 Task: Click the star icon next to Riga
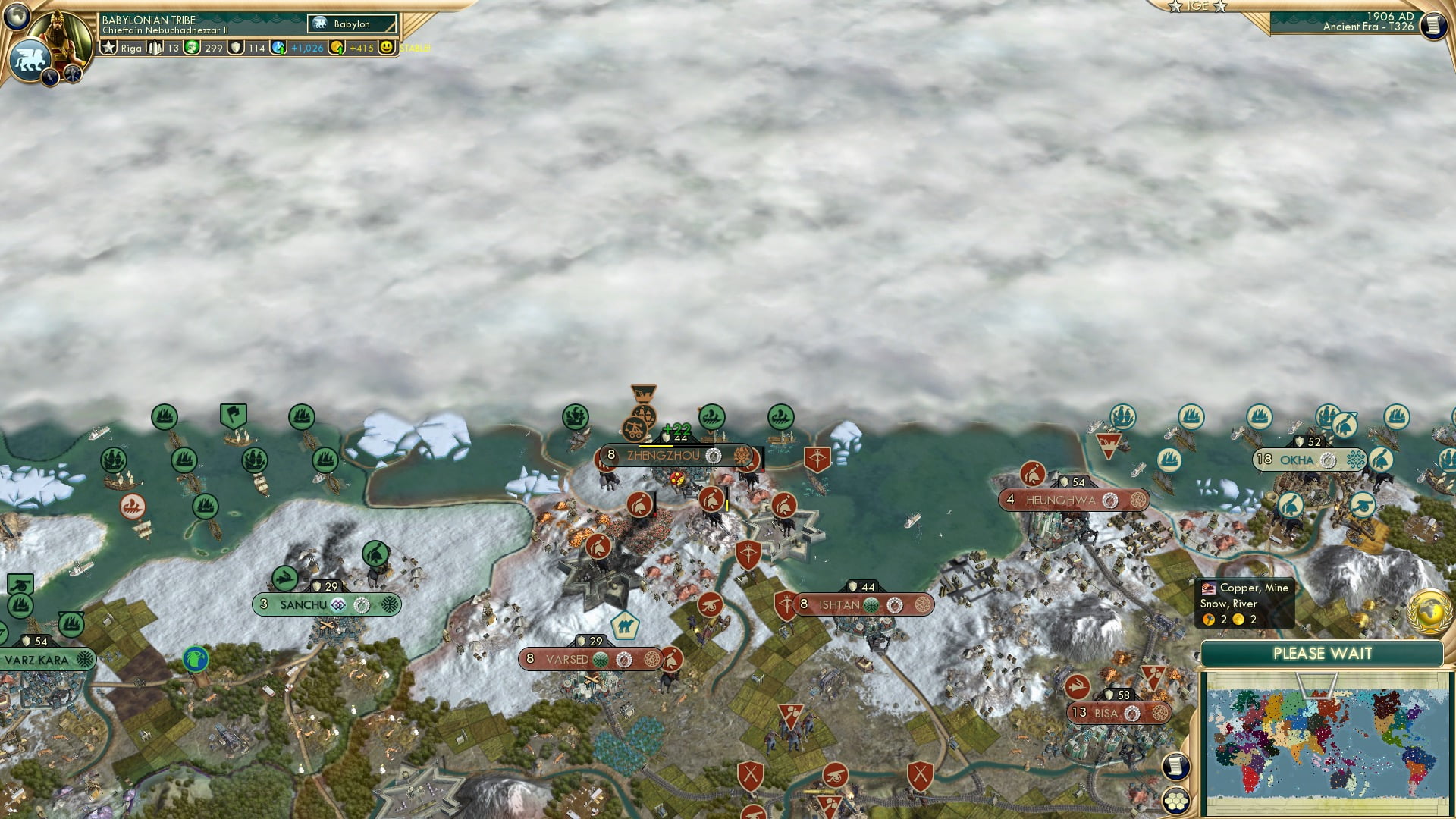109,47
